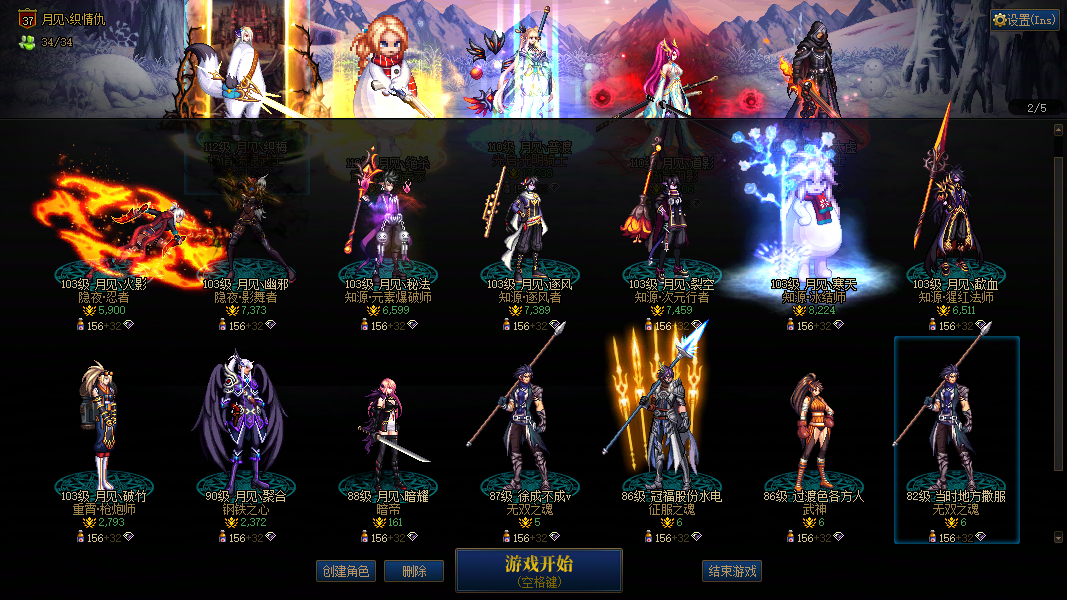Click the 删除 delete character button
Viewport: 1067px width, 600px height.
point(413,571)
